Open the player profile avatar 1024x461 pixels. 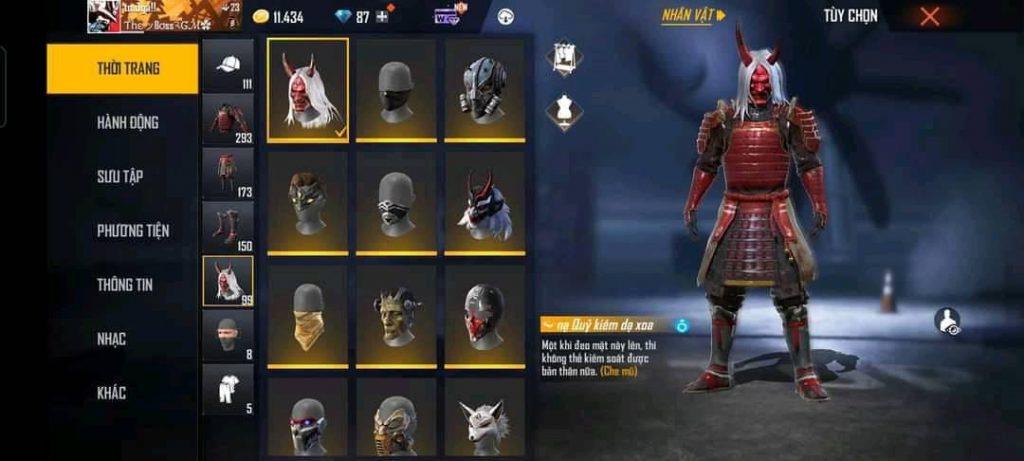(x=104, y=16)
